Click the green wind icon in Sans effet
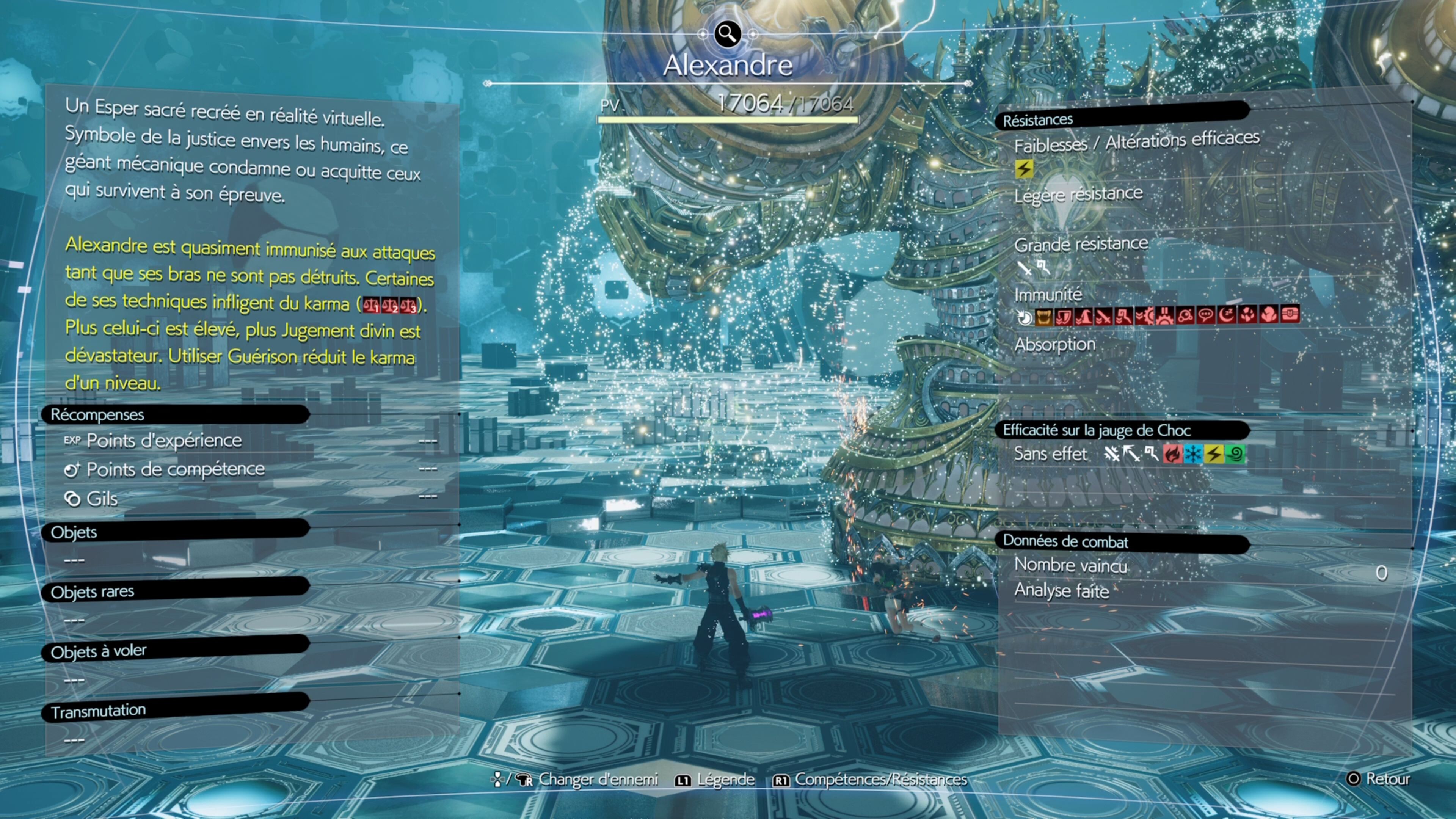Screen dimensions: 1456x819 (1235, 454)
